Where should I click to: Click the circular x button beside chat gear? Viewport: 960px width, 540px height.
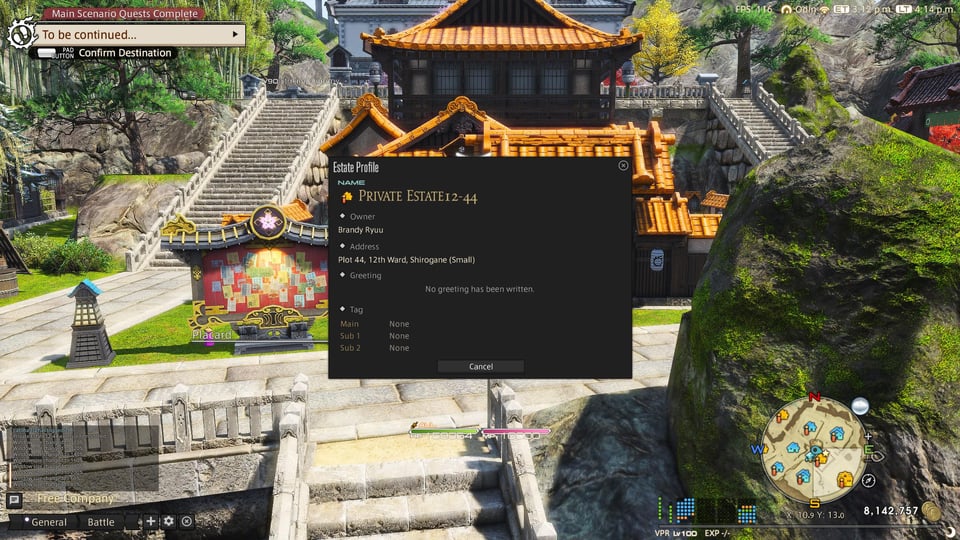tap(186, 521)
